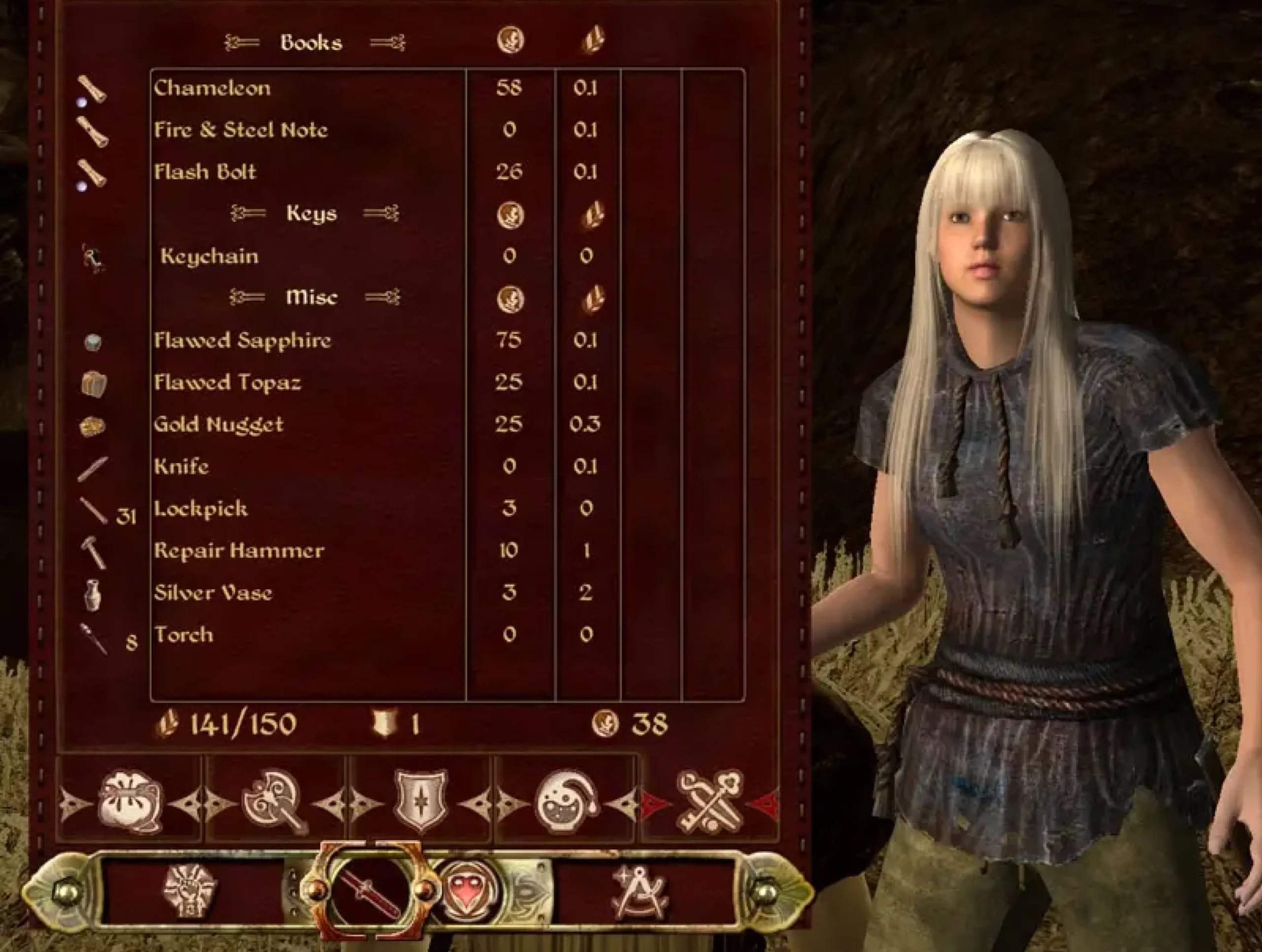
Task: Select the Flawed Topaz row
Action: point(227,382)
